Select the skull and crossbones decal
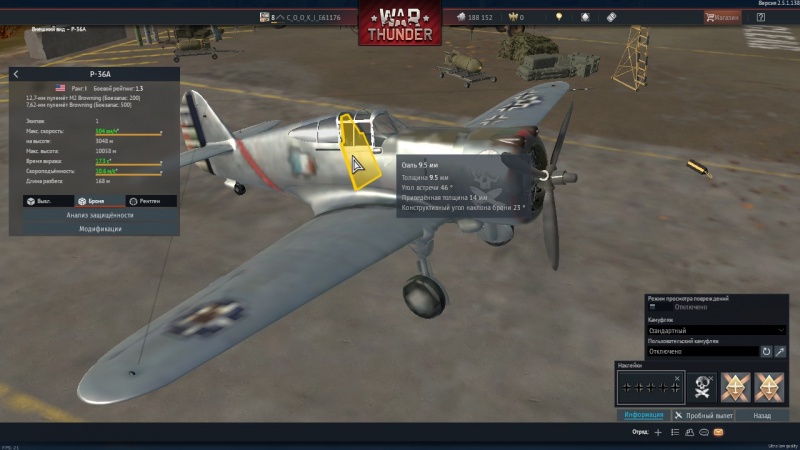The image size is (800, 450). click(x=702, y=385)
